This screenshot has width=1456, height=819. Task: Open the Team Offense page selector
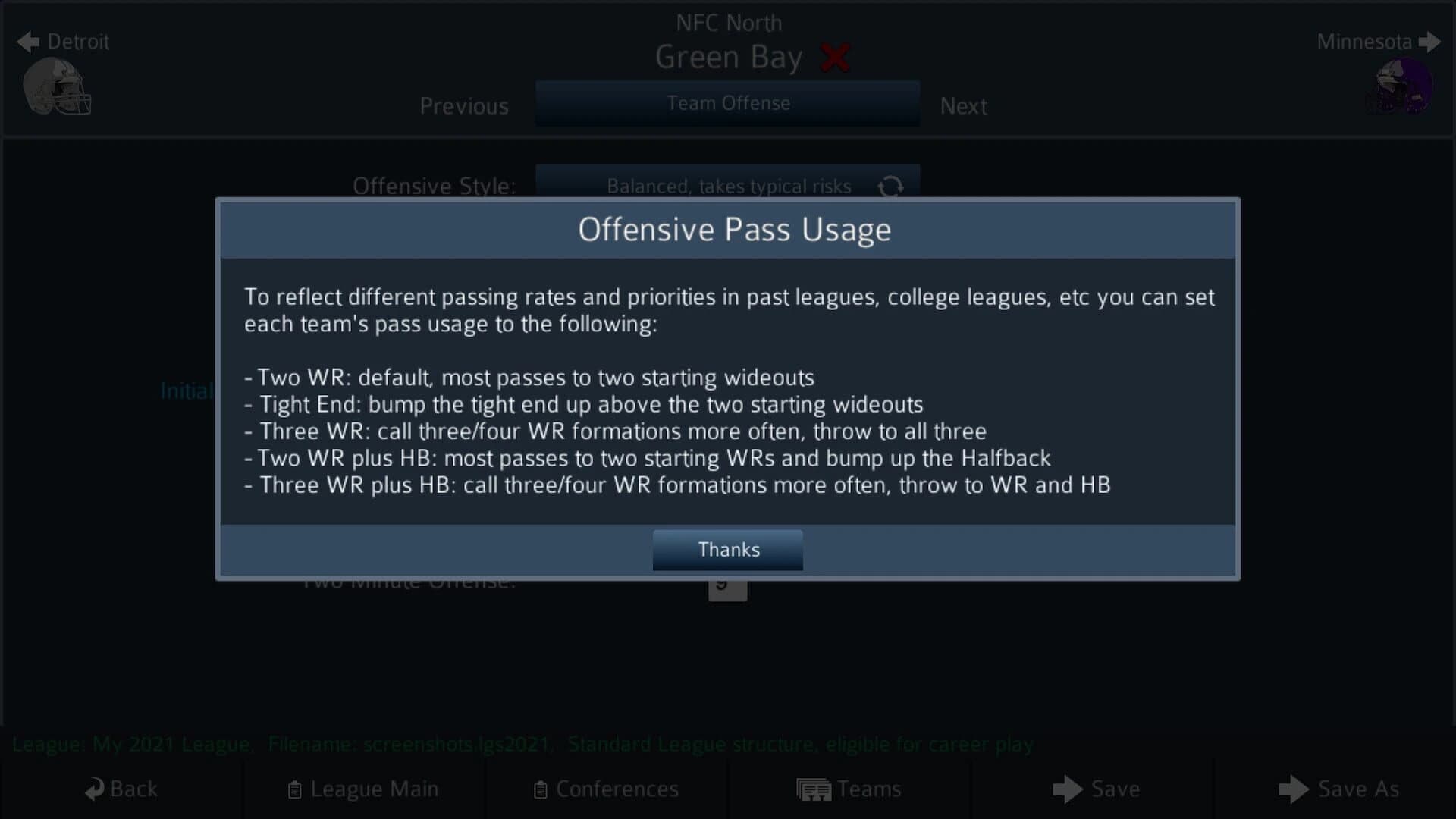727,104
